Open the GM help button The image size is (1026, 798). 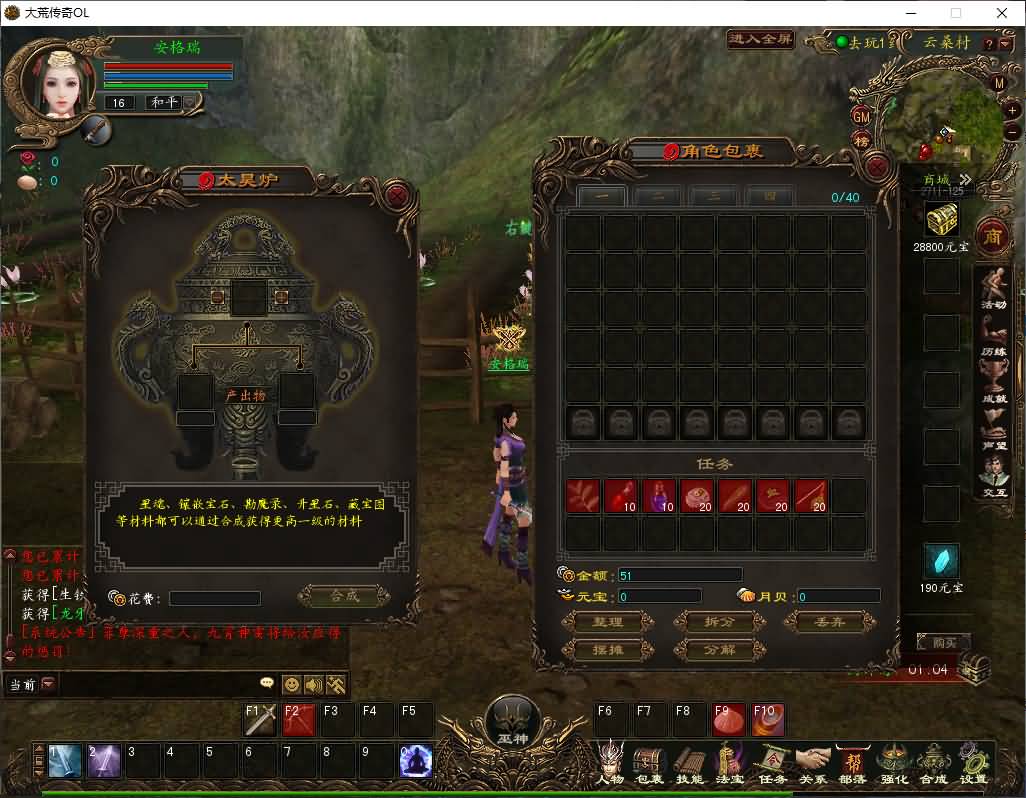tap(861, 116)
